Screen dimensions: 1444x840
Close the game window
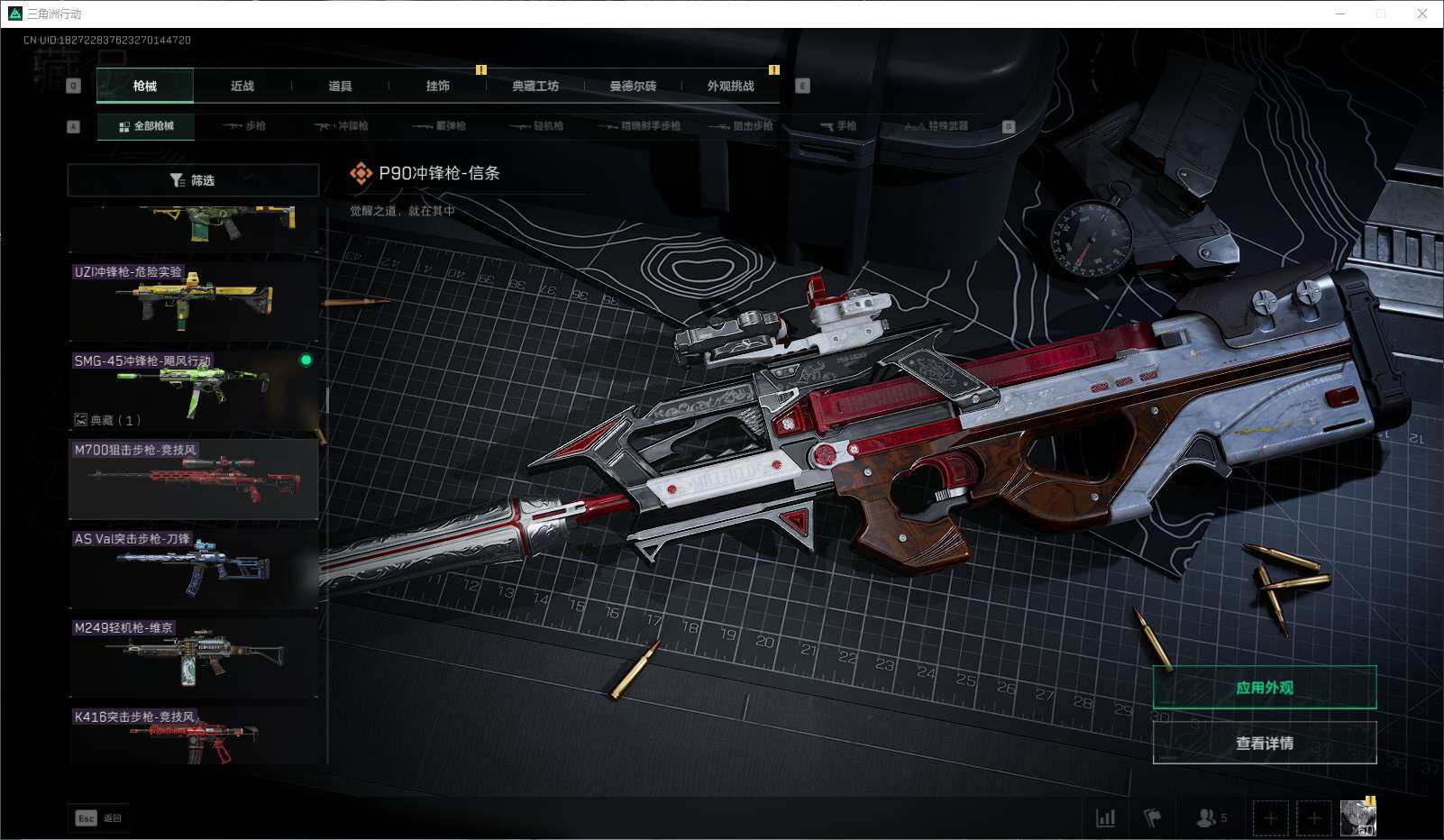pyautogui.click(x=1422, y=14)
